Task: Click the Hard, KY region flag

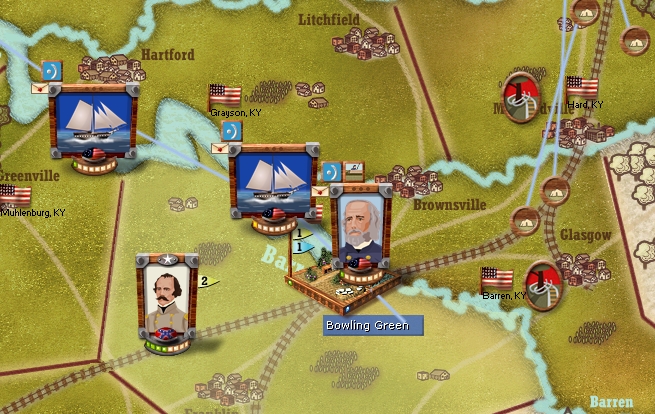Action: pyautogui.click(x=581, y=87)
